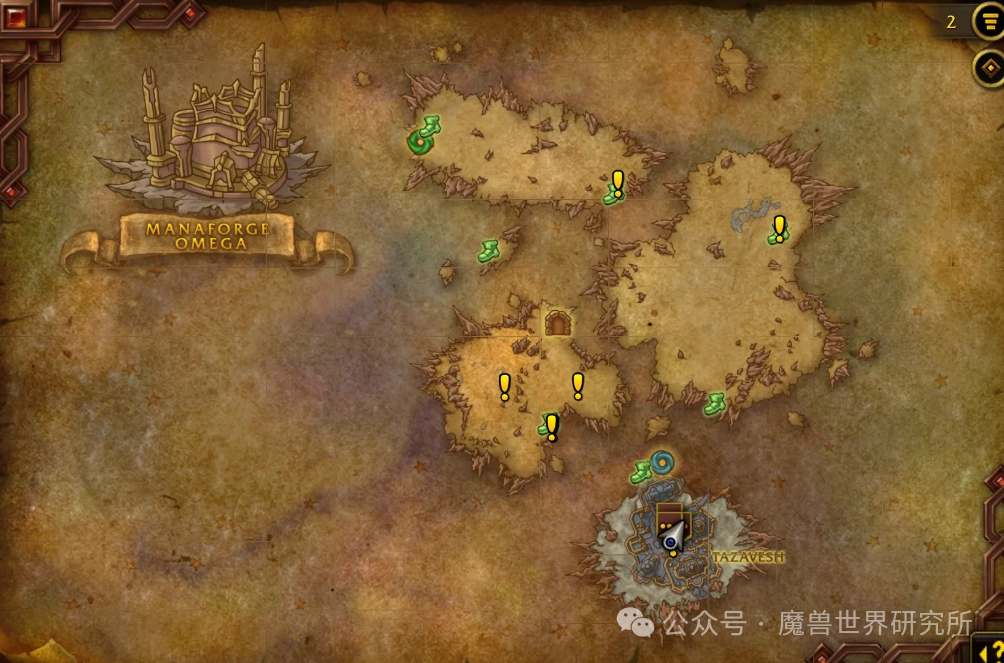The width and height of the screenshot is (1004, 663).
Task: Click the flight boot beside the blue swirl
Action: coord(641,473)
